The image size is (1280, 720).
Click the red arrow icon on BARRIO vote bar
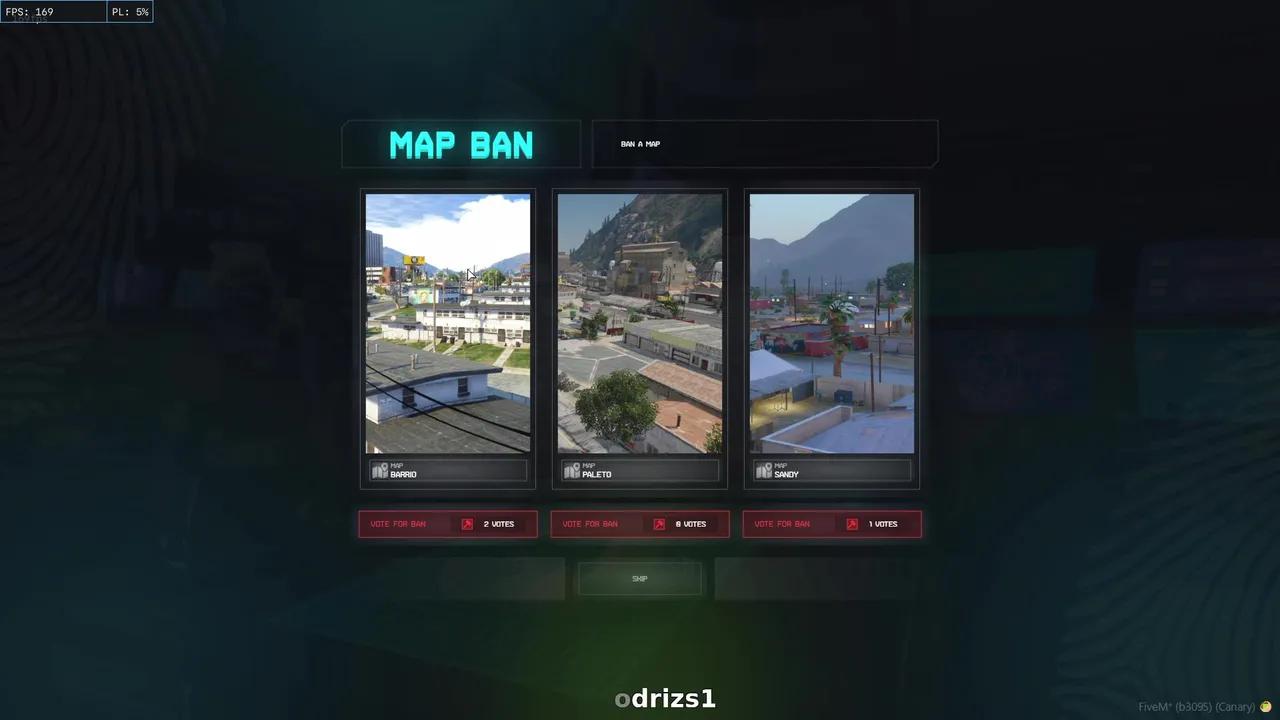tap(467, 523)
